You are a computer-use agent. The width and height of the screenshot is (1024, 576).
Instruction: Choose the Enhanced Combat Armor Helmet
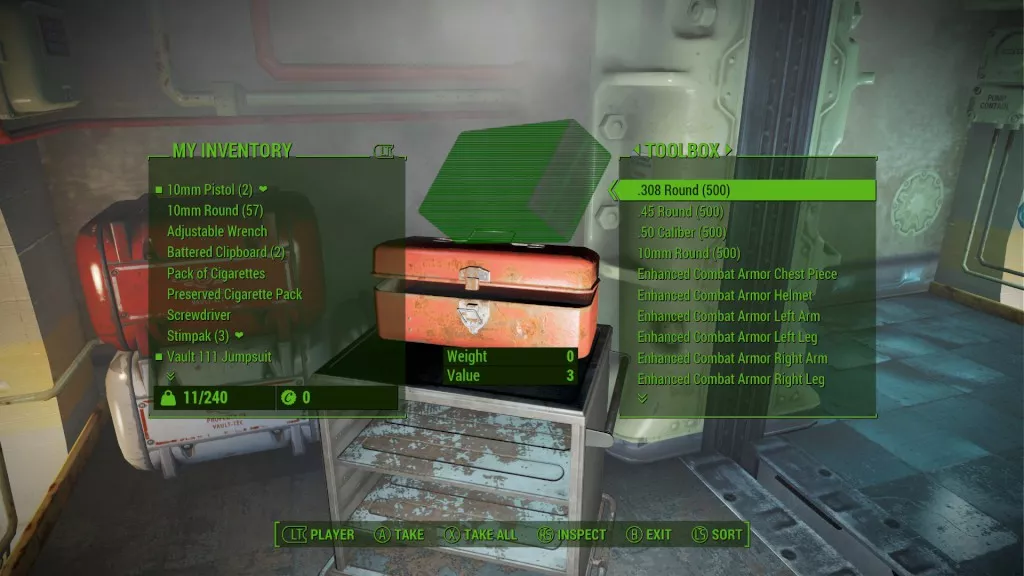[724, 295]
